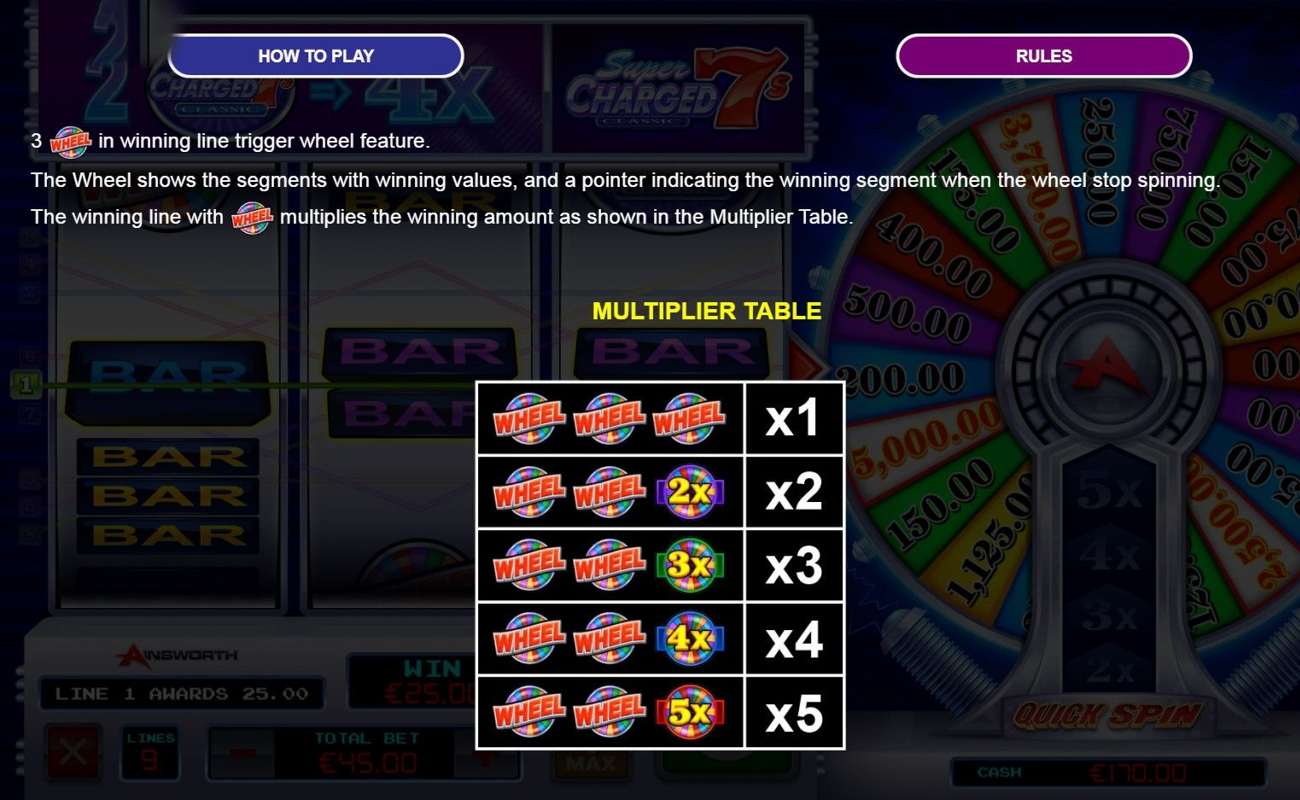Switch to the HOW TO PLAY tab

[316, 56]
